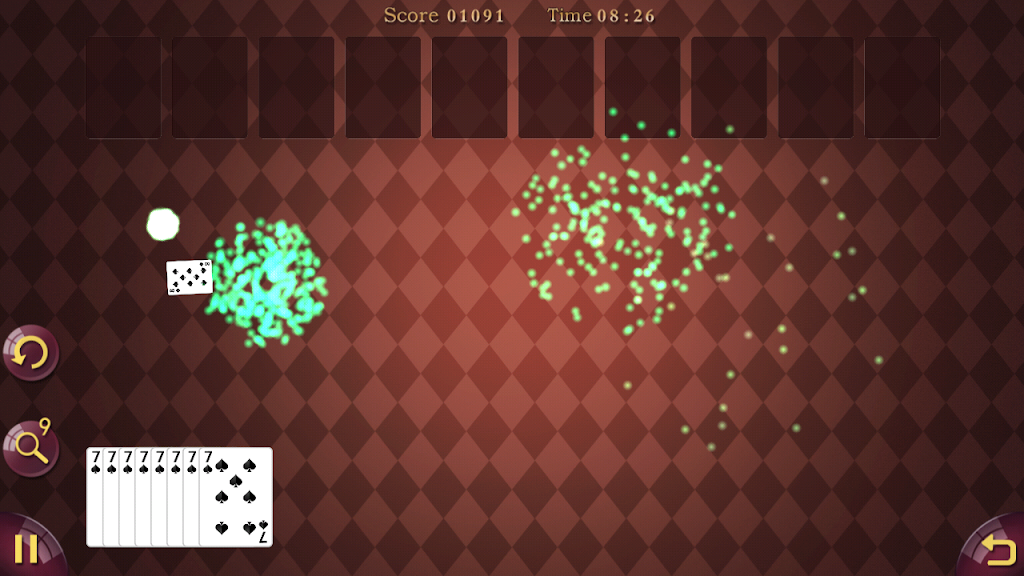Screen dimensions: 1024x576
Task: Select the front 7 of spades card
Action: point(238,497)
